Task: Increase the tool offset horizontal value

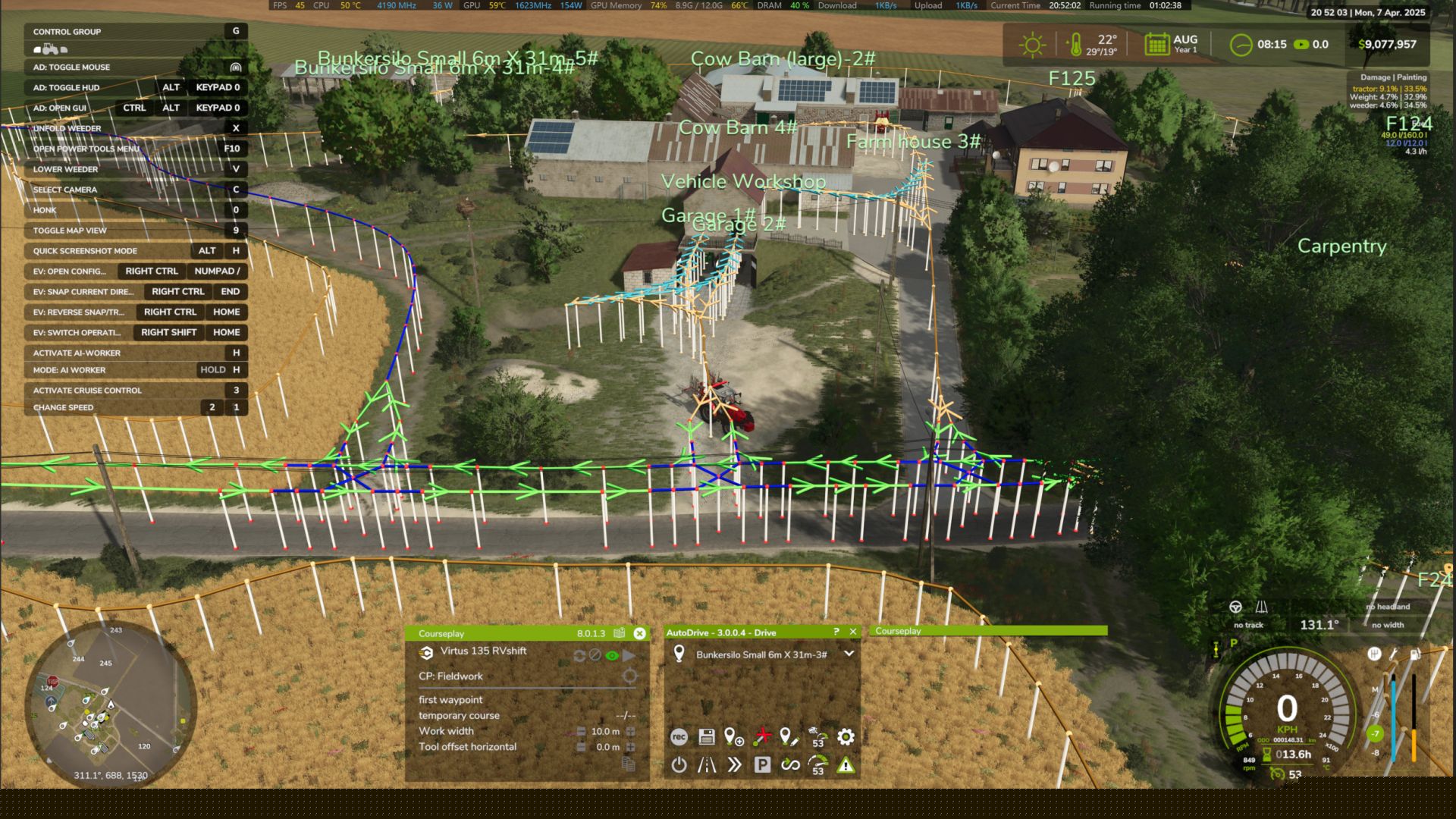Action: (630, 747)
